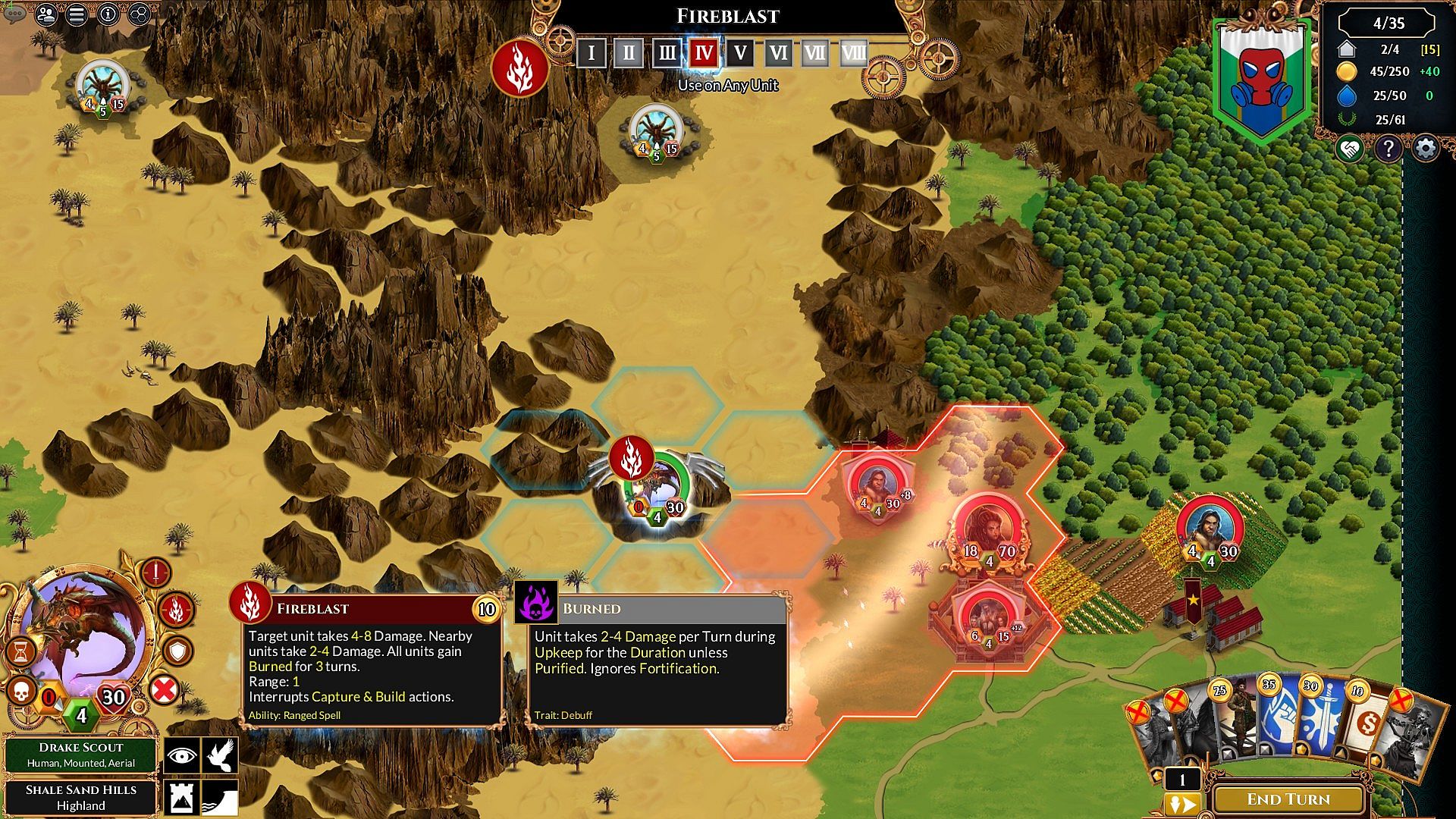
Task: Open the players list icon
Action: [x=46, y=14]
